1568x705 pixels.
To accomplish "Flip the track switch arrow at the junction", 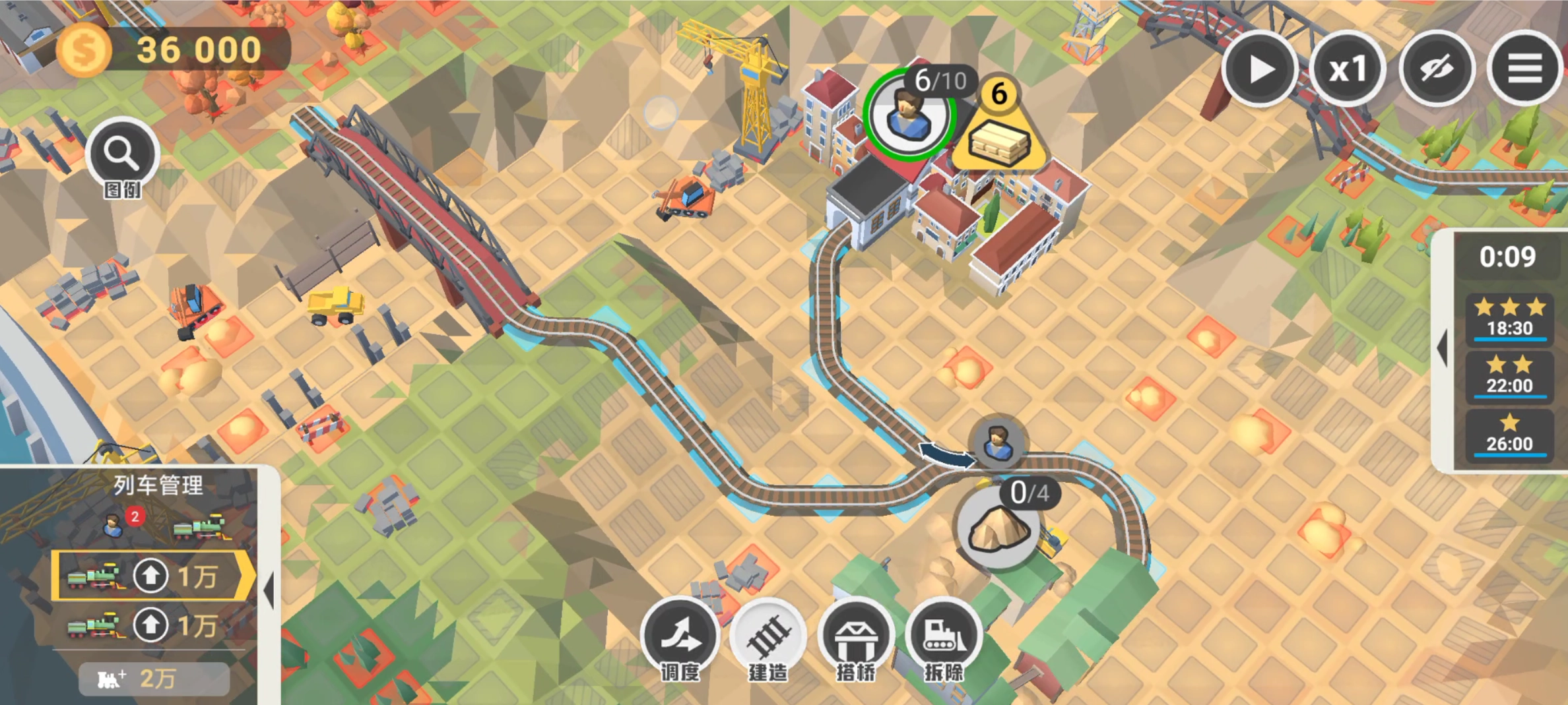I will (x=946, y=454).
